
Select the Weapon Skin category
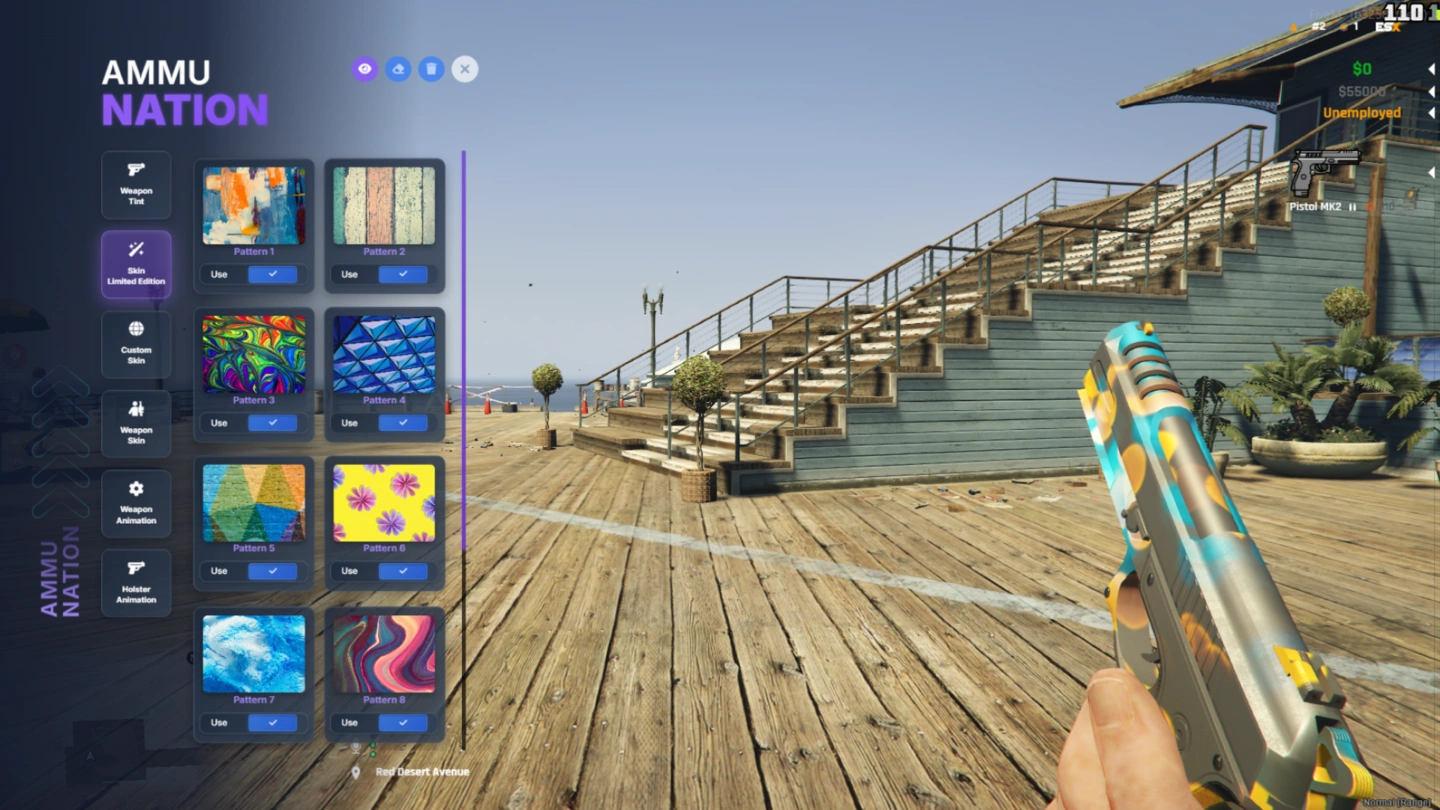[136, 424]
